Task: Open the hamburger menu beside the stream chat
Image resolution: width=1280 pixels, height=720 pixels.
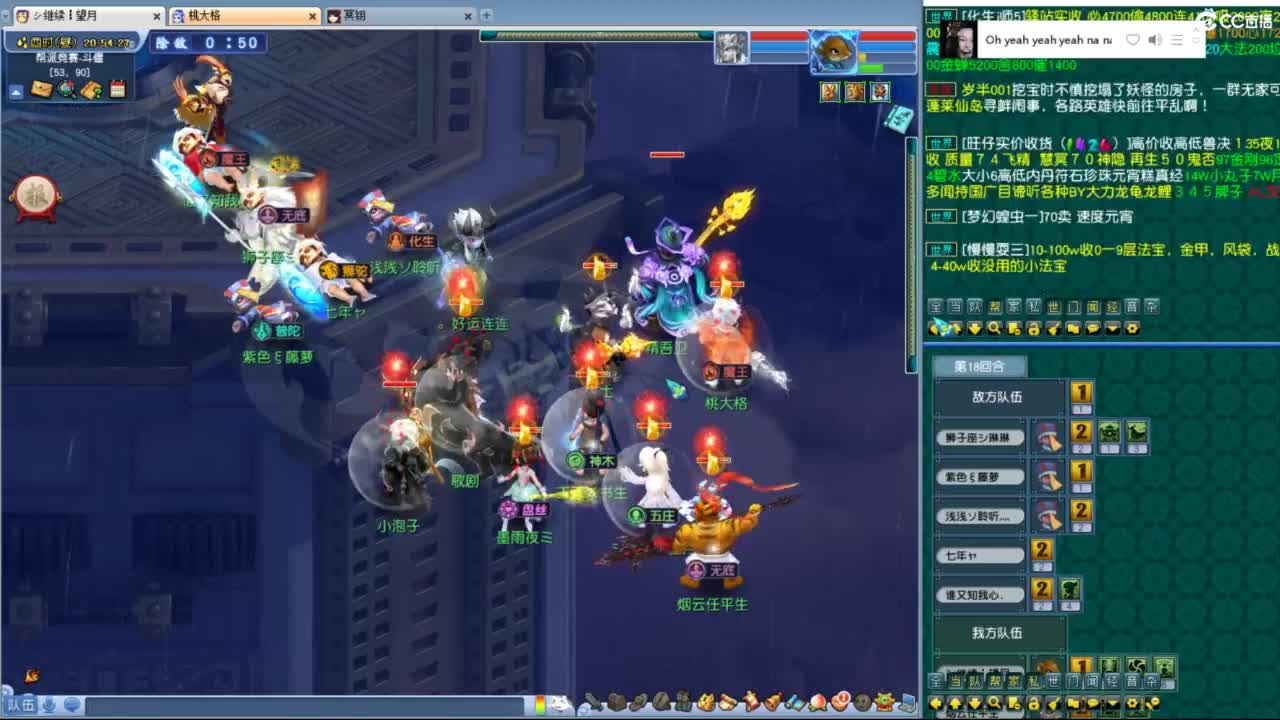Action: click(1177, 38)
